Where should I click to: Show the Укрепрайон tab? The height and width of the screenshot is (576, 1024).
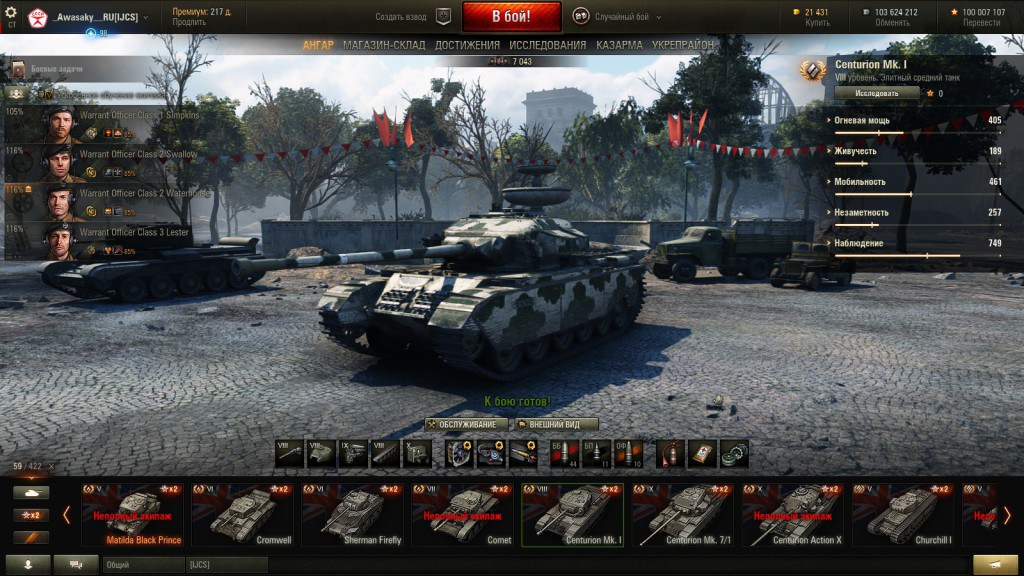click(x=683, y=45)
